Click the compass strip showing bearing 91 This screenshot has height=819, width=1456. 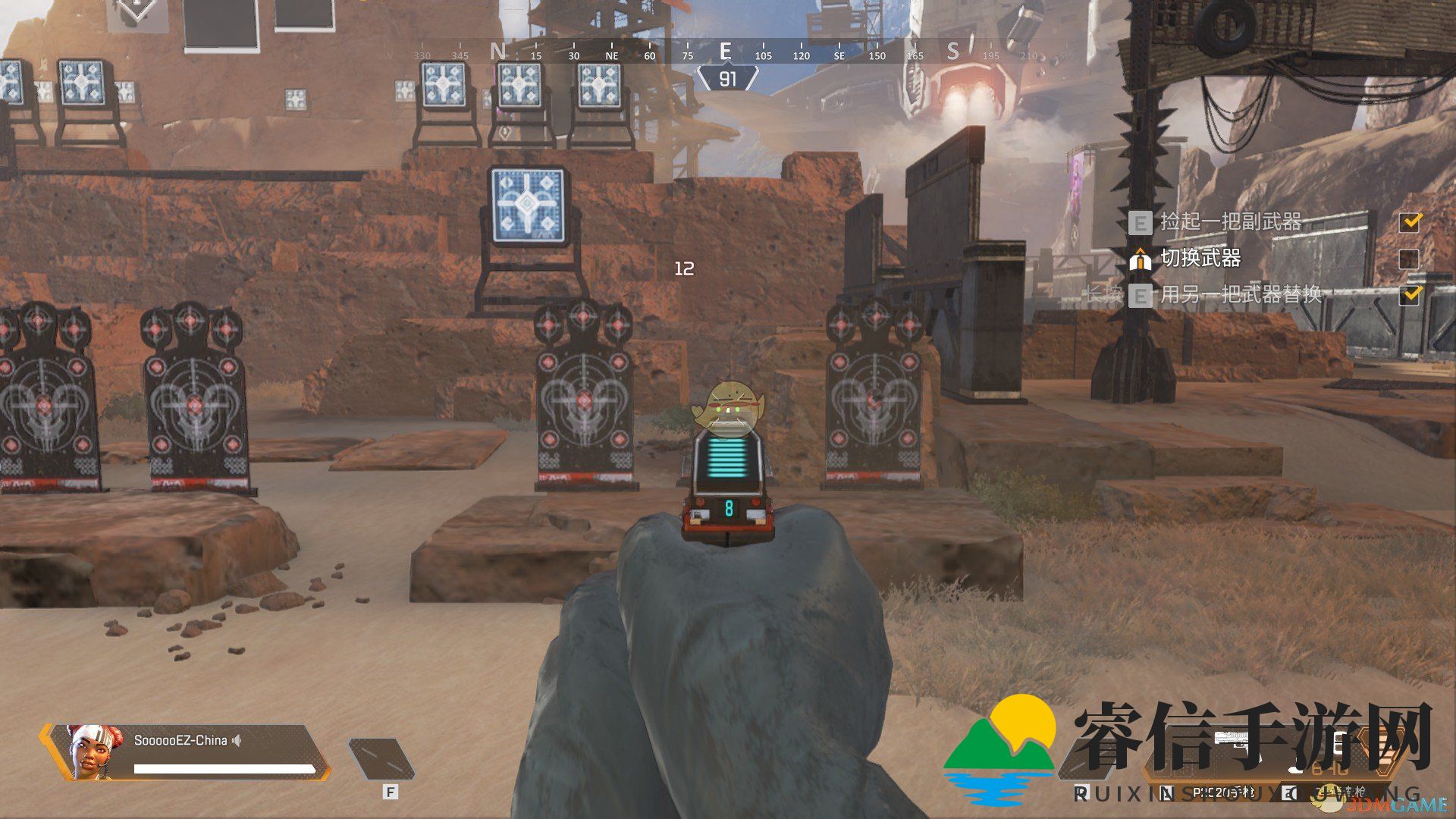tap(726, 53)
